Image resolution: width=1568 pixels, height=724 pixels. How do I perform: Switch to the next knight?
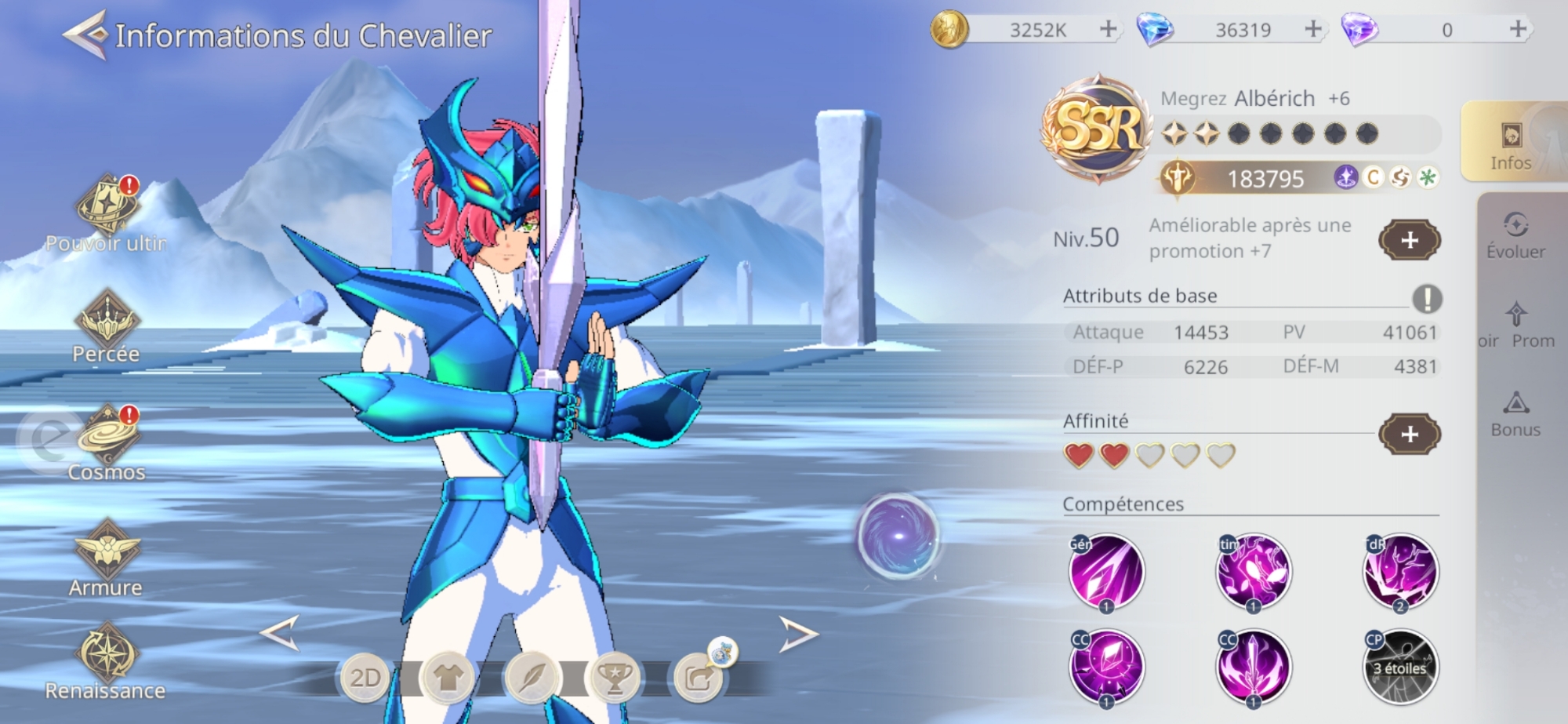(797, 634)
